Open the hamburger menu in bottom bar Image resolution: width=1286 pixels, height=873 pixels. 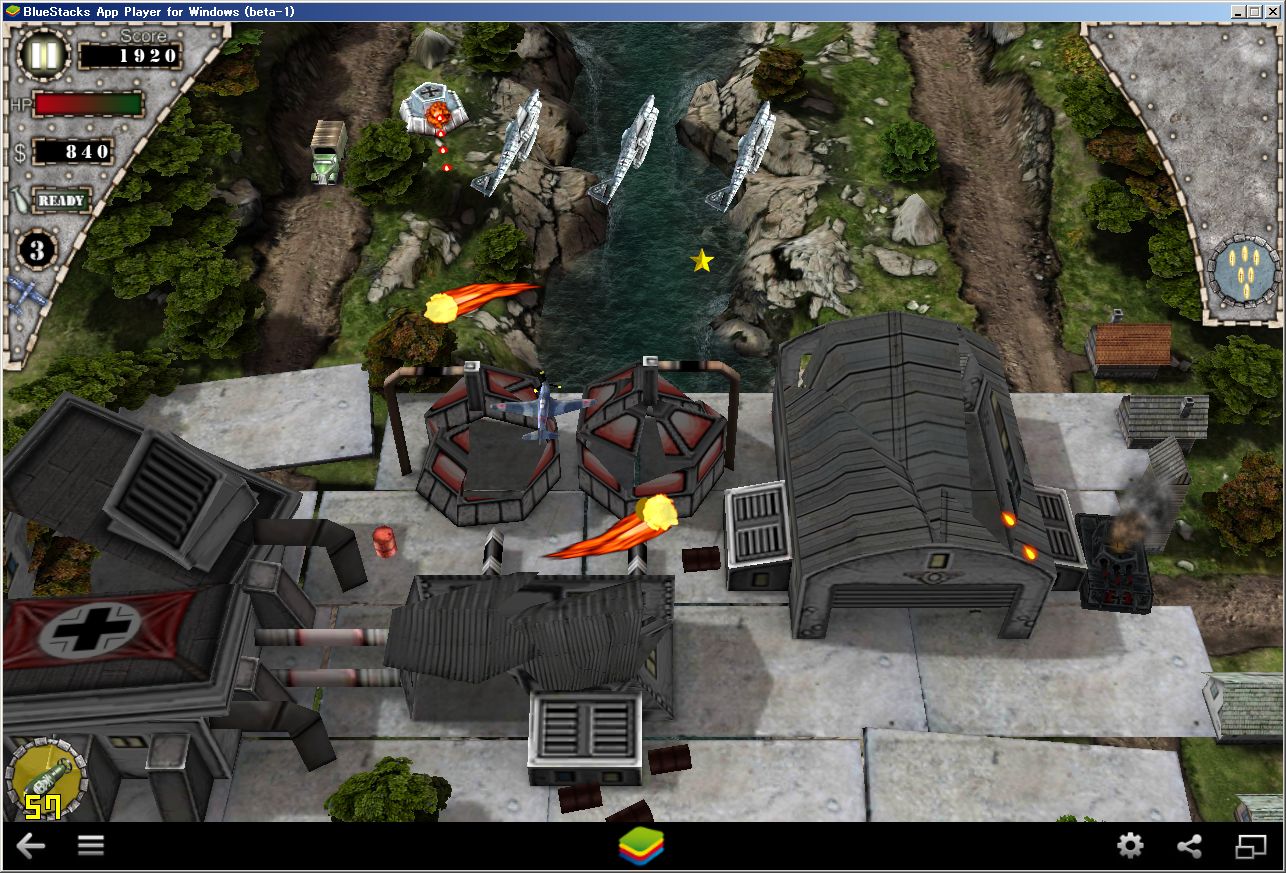(90, 845)
